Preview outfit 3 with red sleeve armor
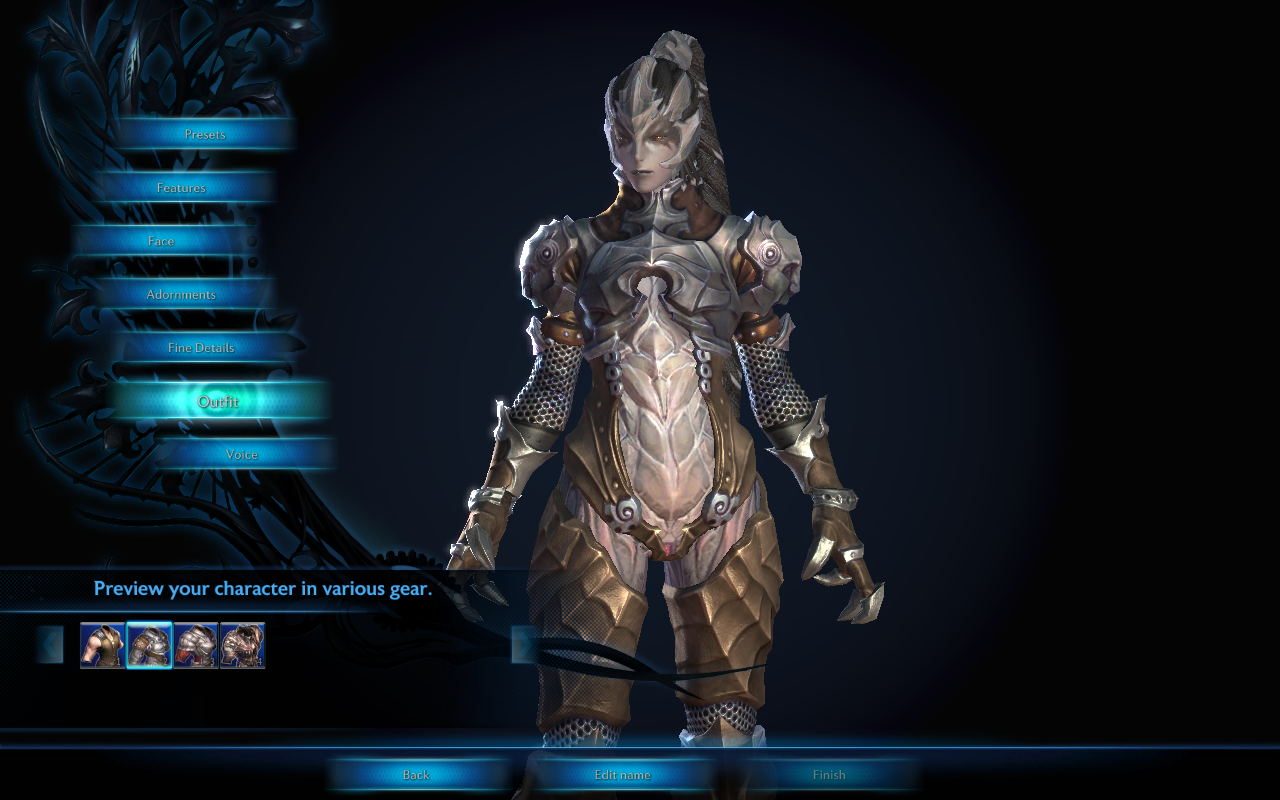Image resolution: width=1280 pixels, height=800 pixels. click(x=196, y=645)
